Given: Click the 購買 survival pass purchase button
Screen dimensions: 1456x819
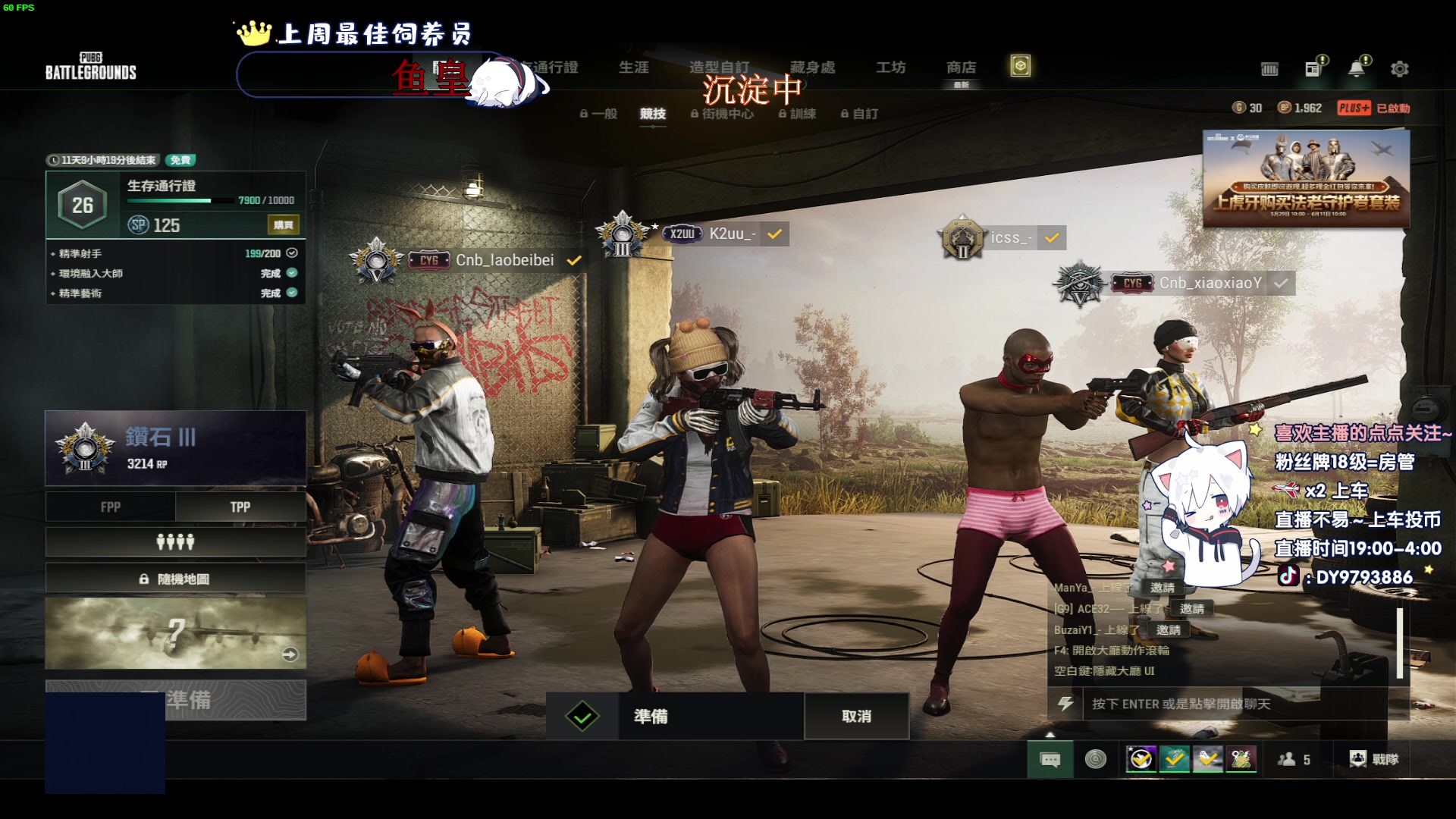Looking at the screenshot, I should click(284, 225).
